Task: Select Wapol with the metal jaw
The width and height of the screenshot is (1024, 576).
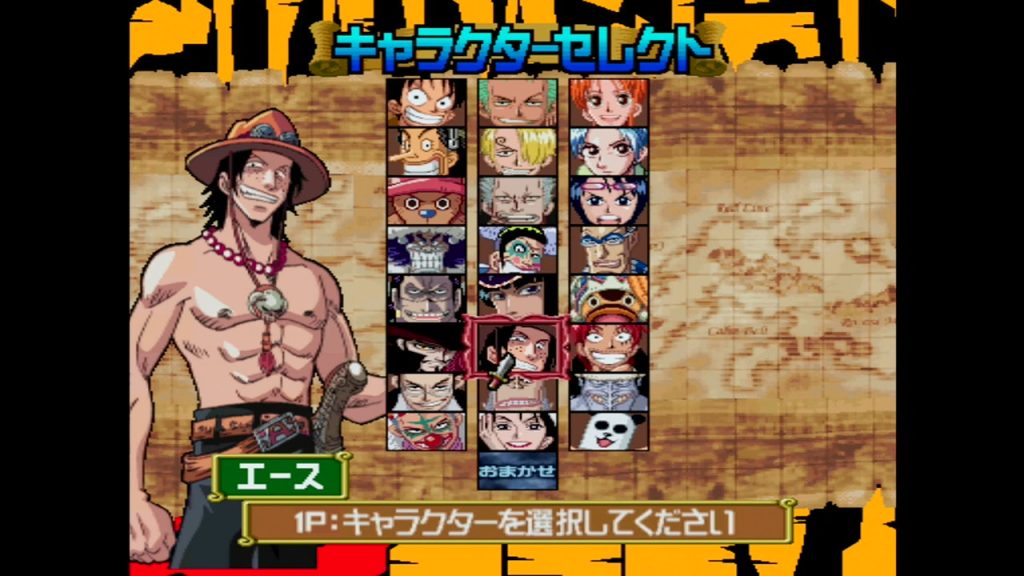Action: (427, 249)
